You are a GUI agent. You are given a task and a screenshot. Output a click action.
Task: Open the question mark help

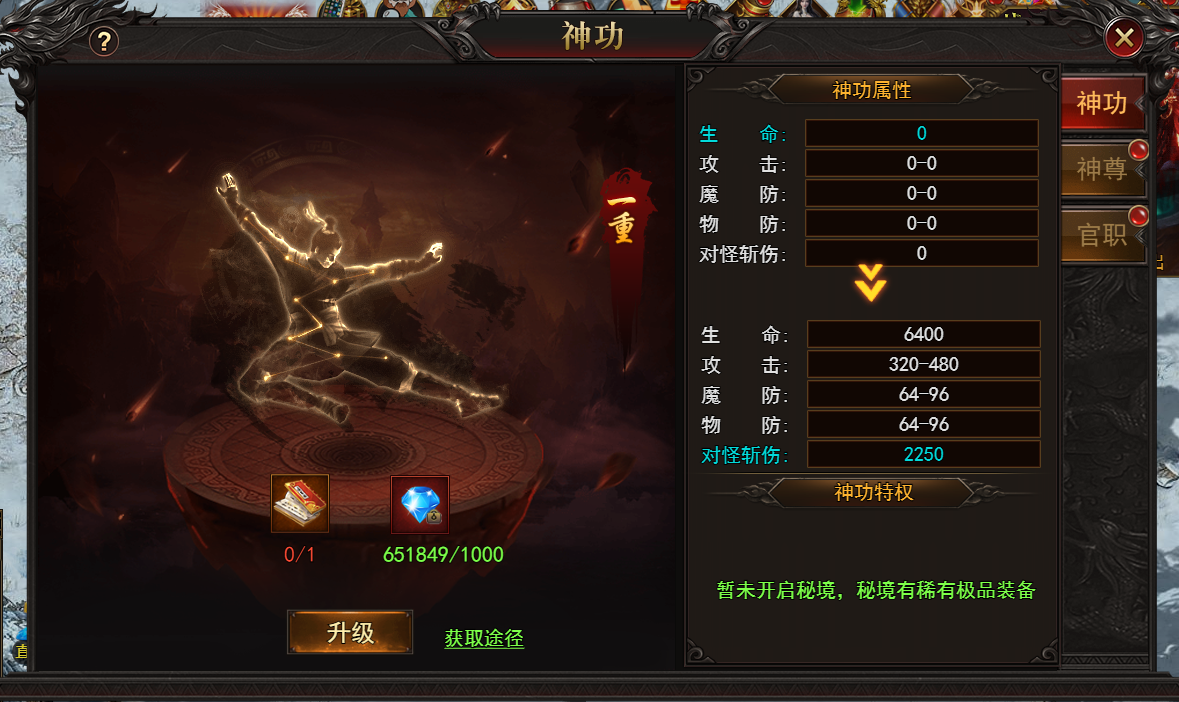pos(104,41)
